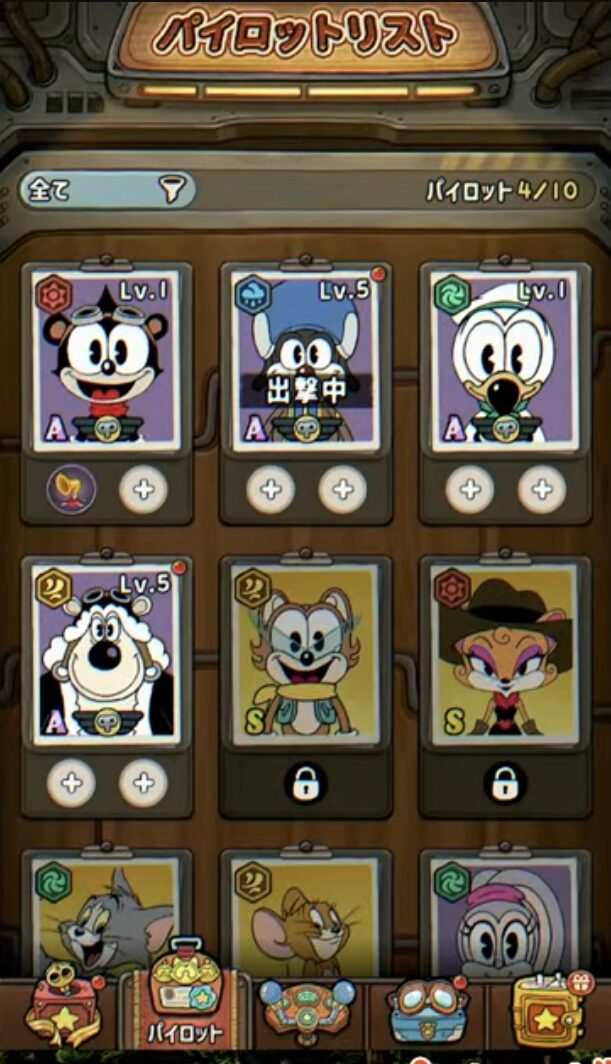
Task: Open the bear pilot's equipped horn item slot
Action: click(x=72, y=490)
